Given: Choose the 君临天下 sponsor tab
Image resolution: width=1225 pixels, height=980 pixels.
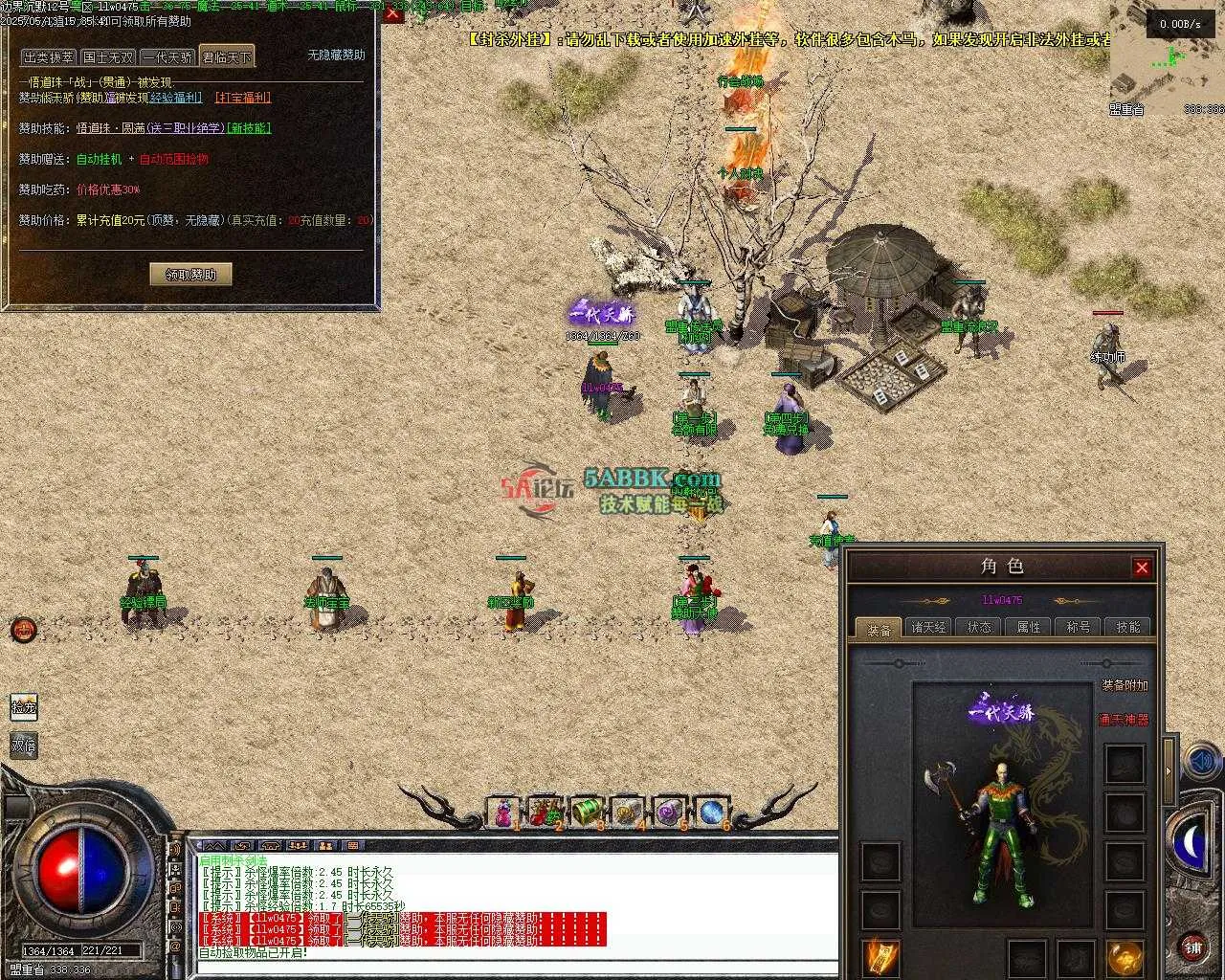Looking at the screenshot, I should (227, 57).
